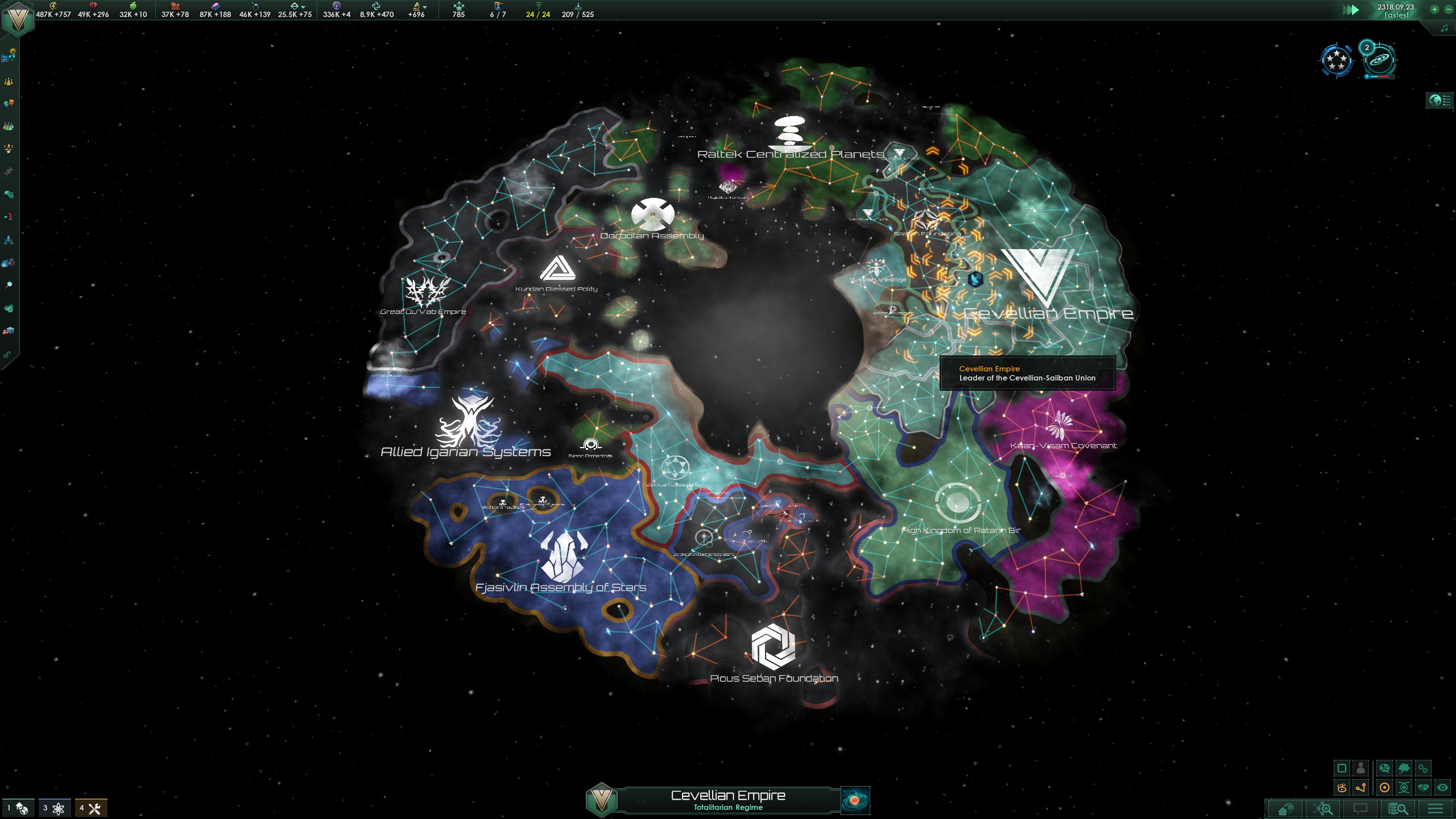Toggle the outliner globe list button
Image resolution: width=1456 pixels, height=819 pixels.
click(x=1440, y=101)
